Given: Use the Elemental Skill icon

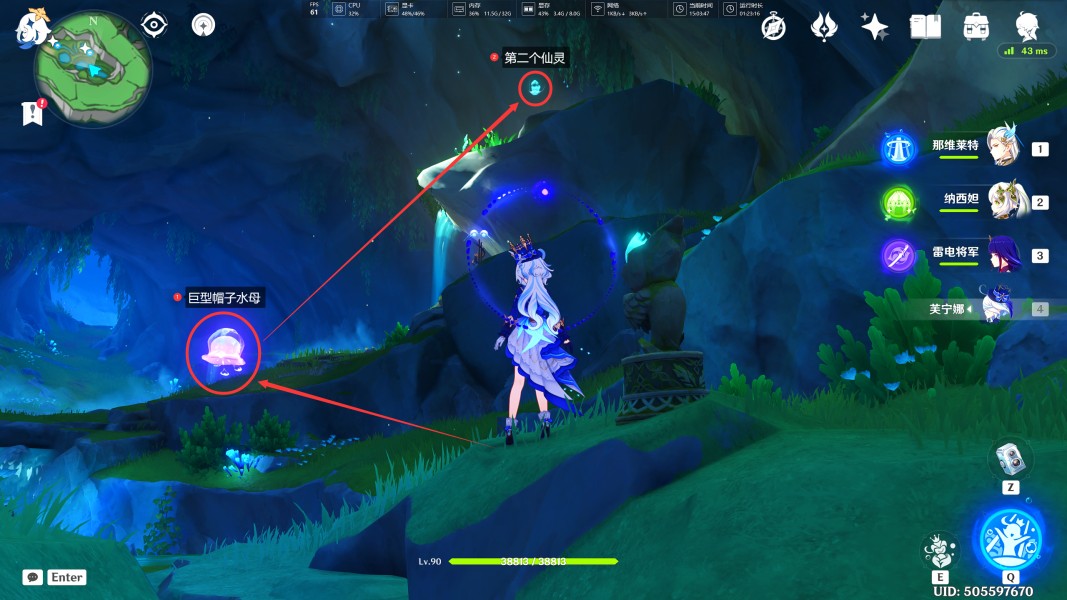Looking at the screenshot, I should coord(939,551).
